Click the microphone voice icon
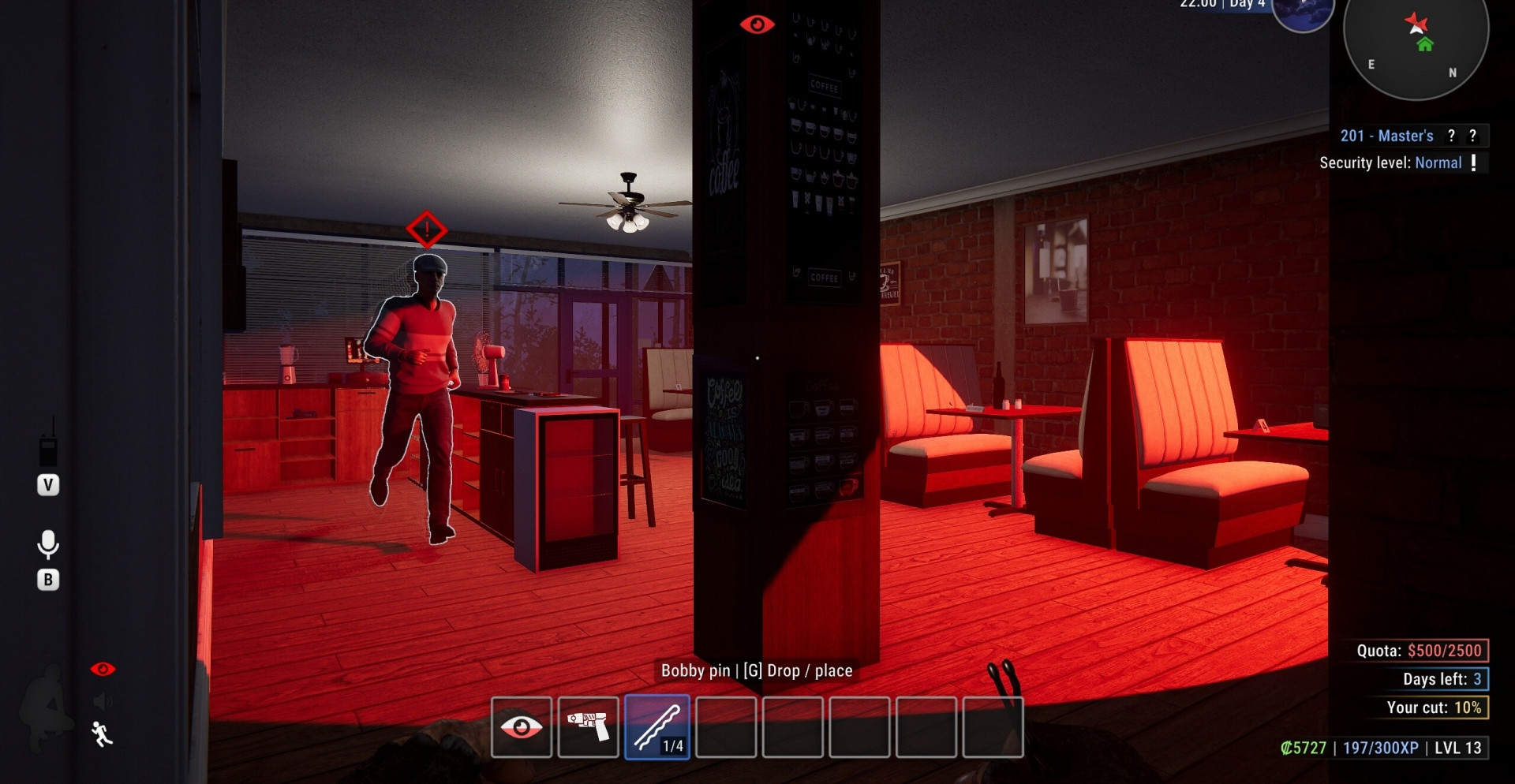Image resolution: width=1515 pixels, height=784 pixels. tap(48, 544)
